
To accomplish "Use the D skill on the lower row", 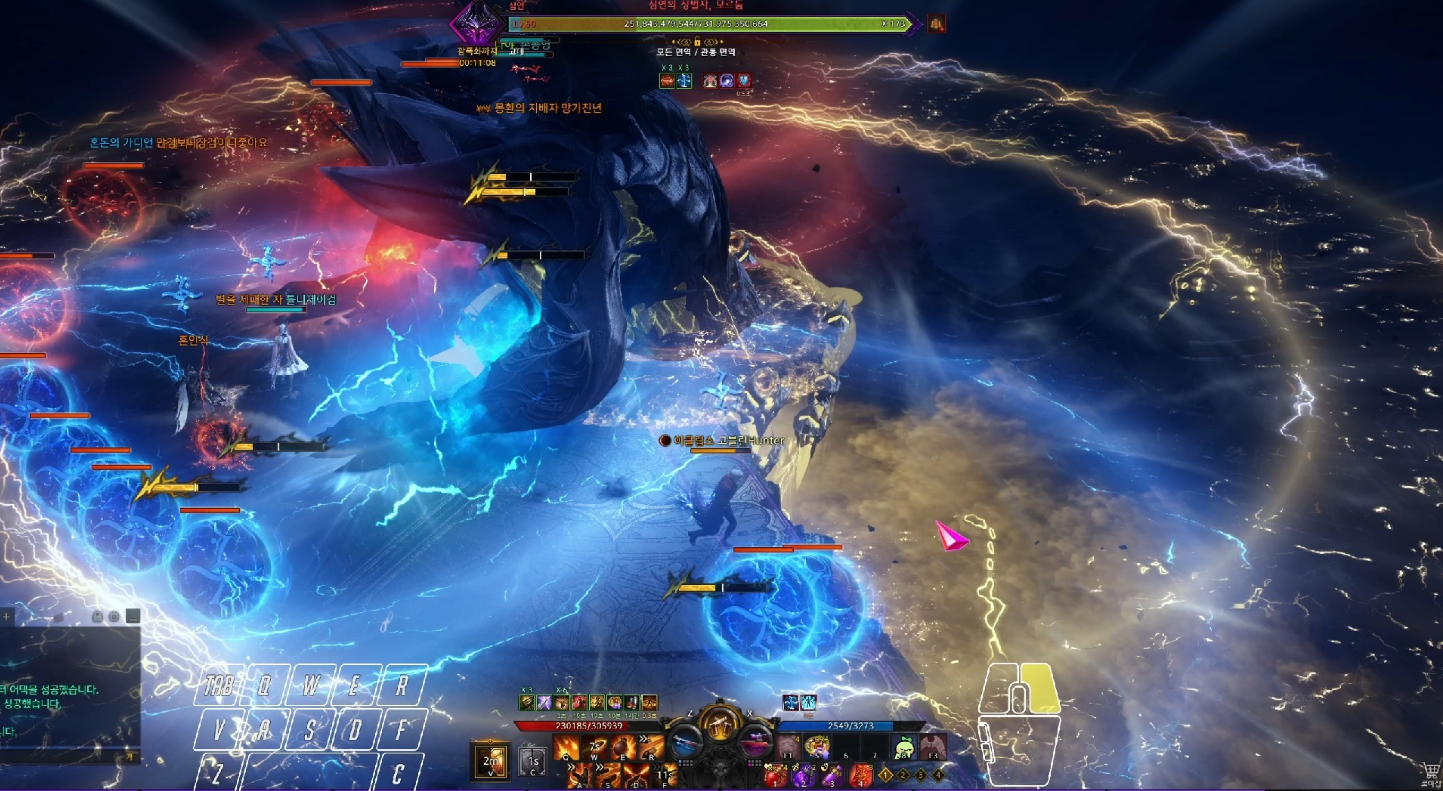I will point(637,775).
